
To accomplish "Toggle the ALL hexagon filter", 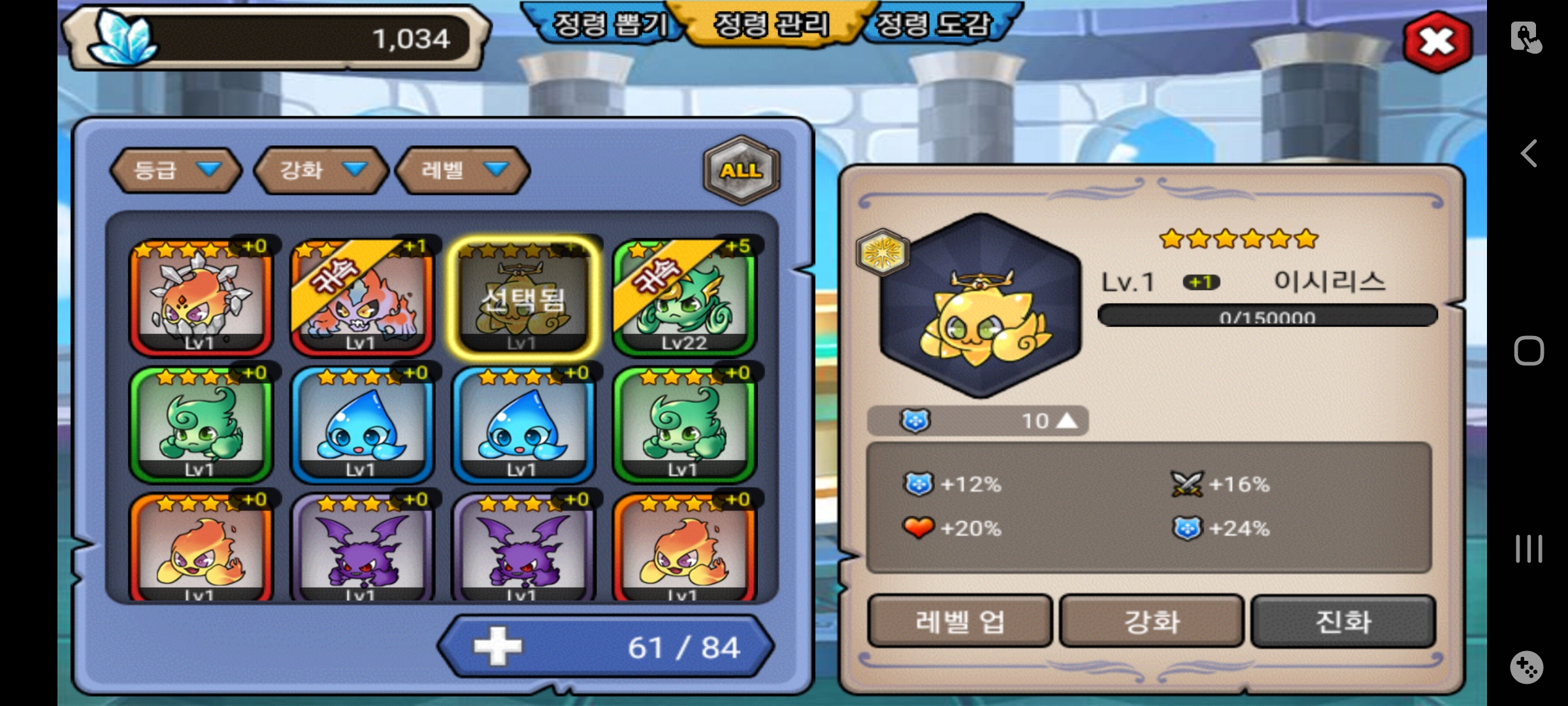I will coord(742,170).
